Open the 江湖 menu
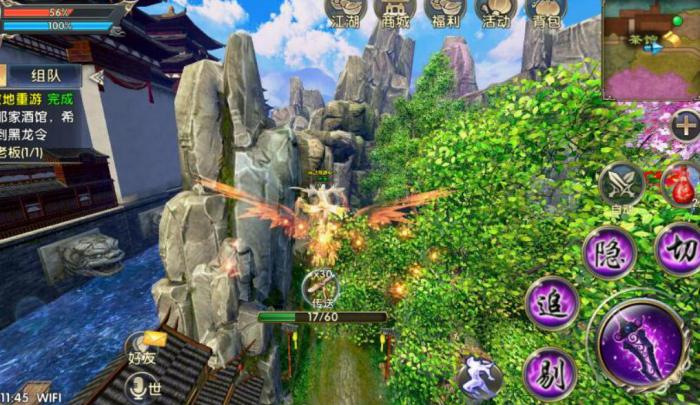The width and height of the screenshot is (700, 405). [345, 12]
